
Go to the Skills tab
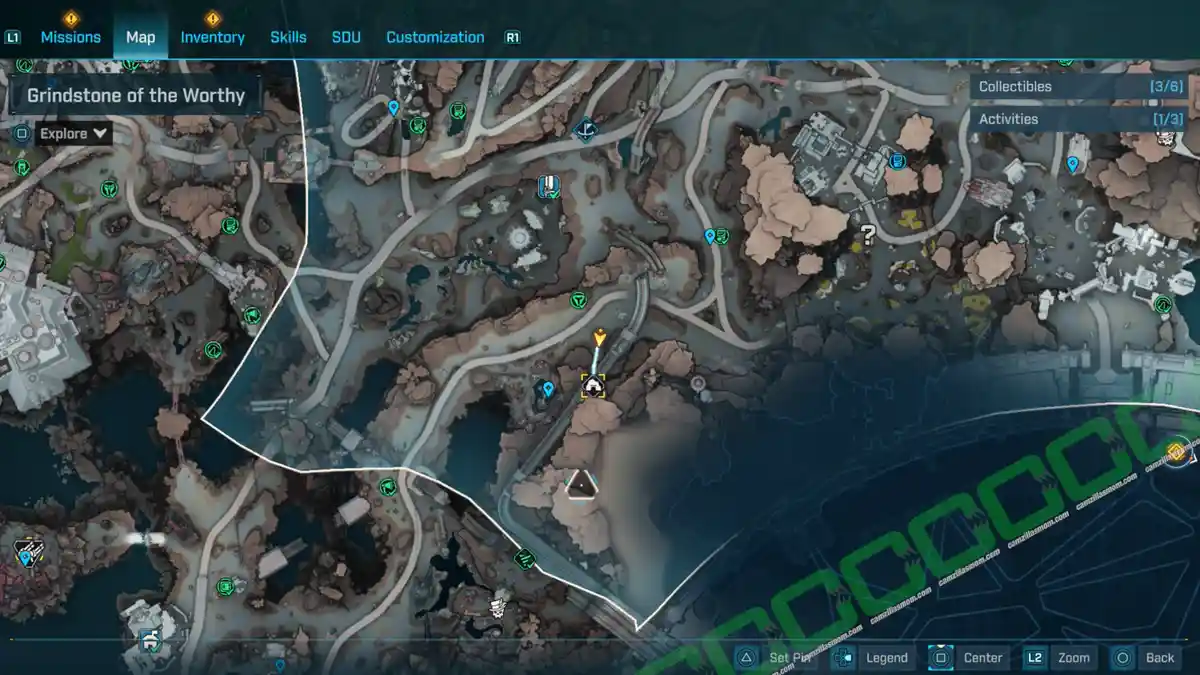click(x=288, y=37)
